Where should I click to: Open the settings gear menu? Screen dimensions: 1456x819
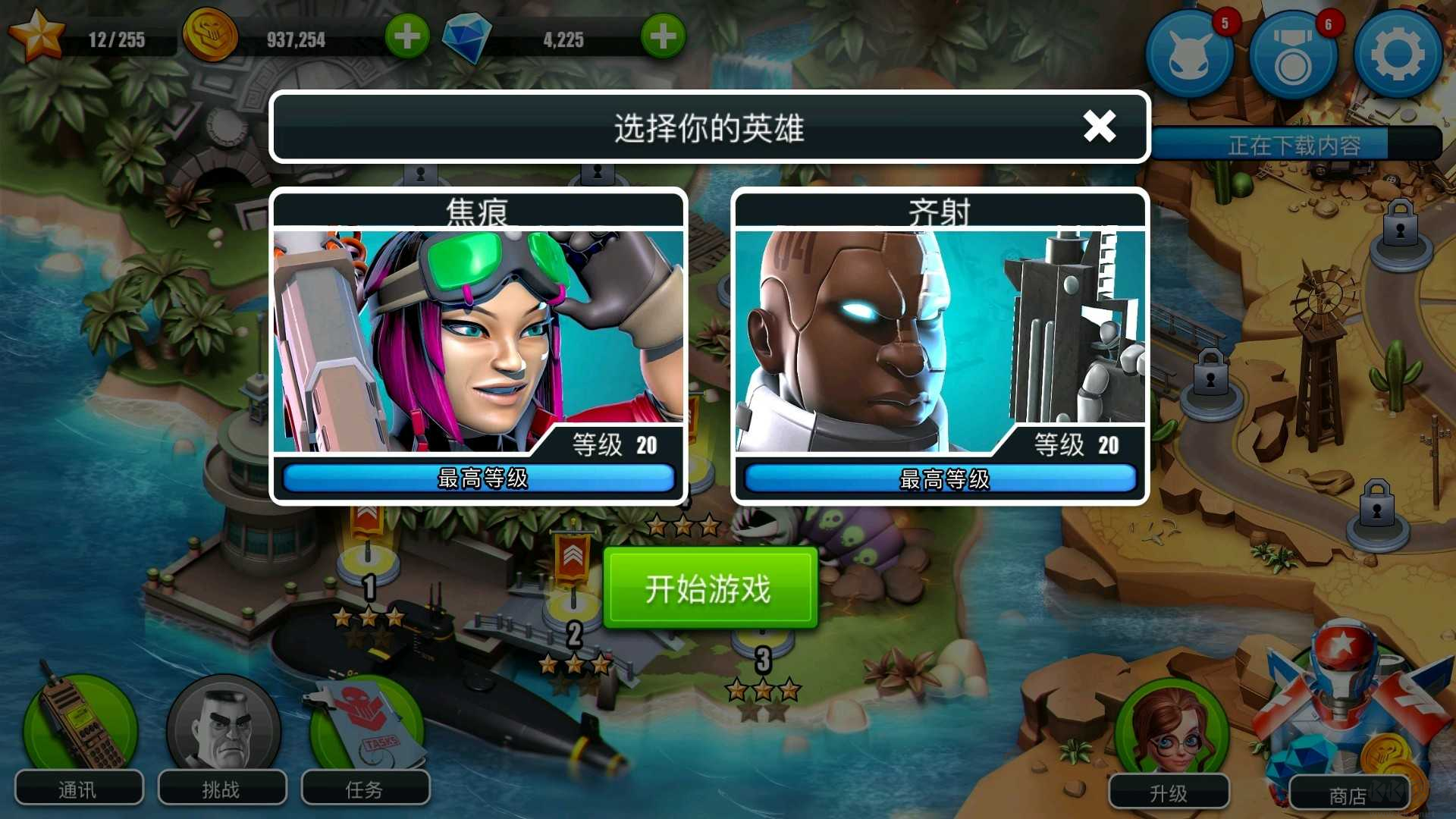point(1397,55)
